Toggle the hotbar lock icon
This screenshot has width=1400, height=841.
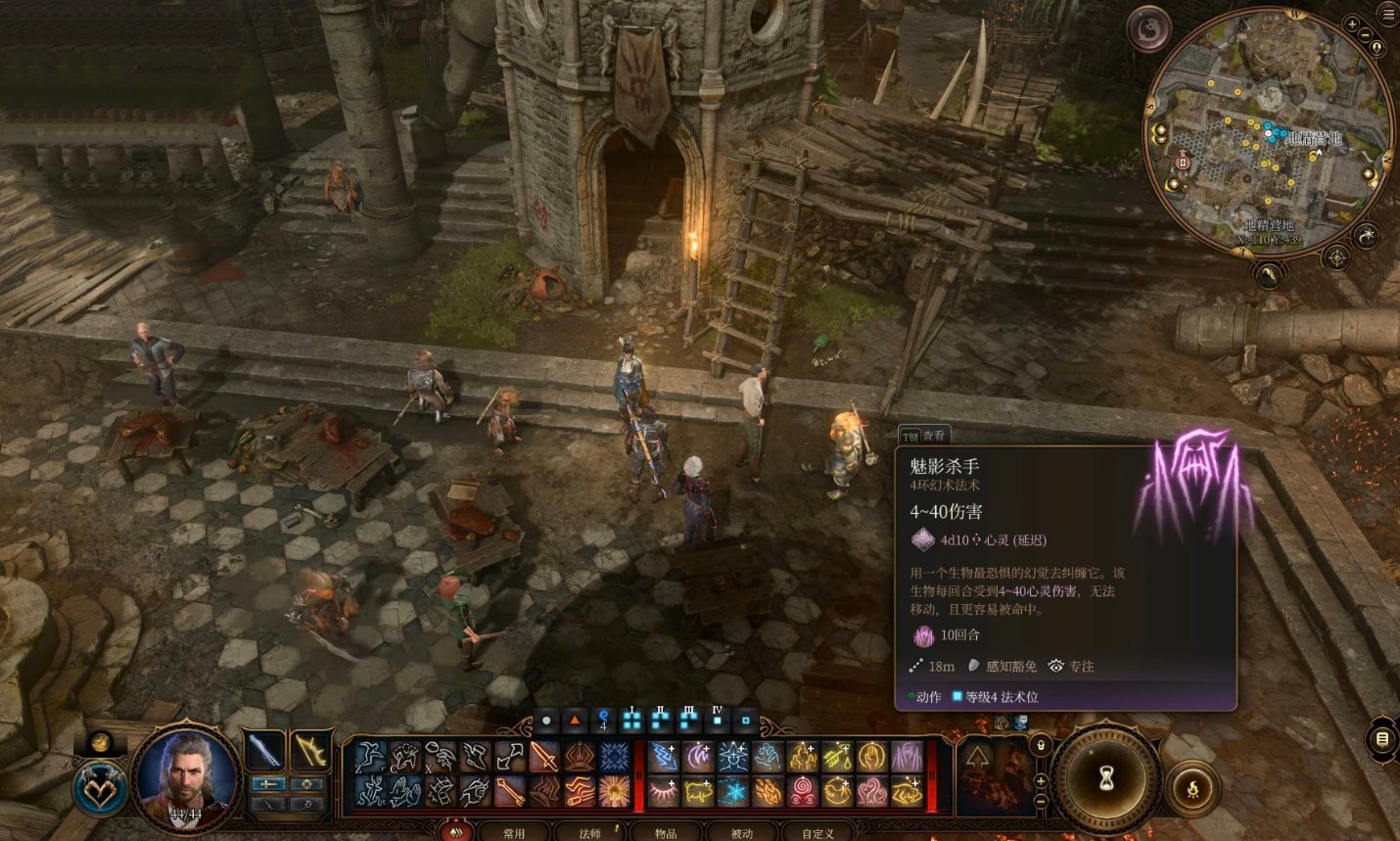(1041, 746)
